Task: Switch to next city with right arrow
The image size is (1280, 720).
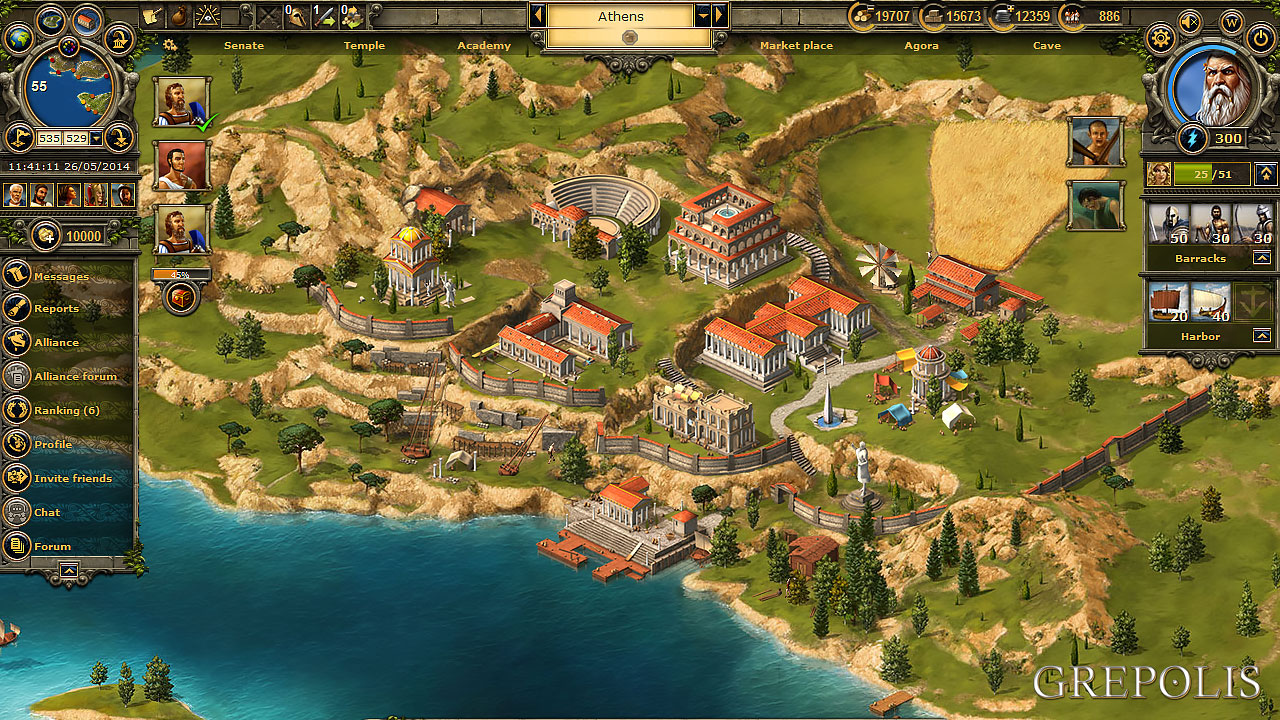Action: [718, 15]
